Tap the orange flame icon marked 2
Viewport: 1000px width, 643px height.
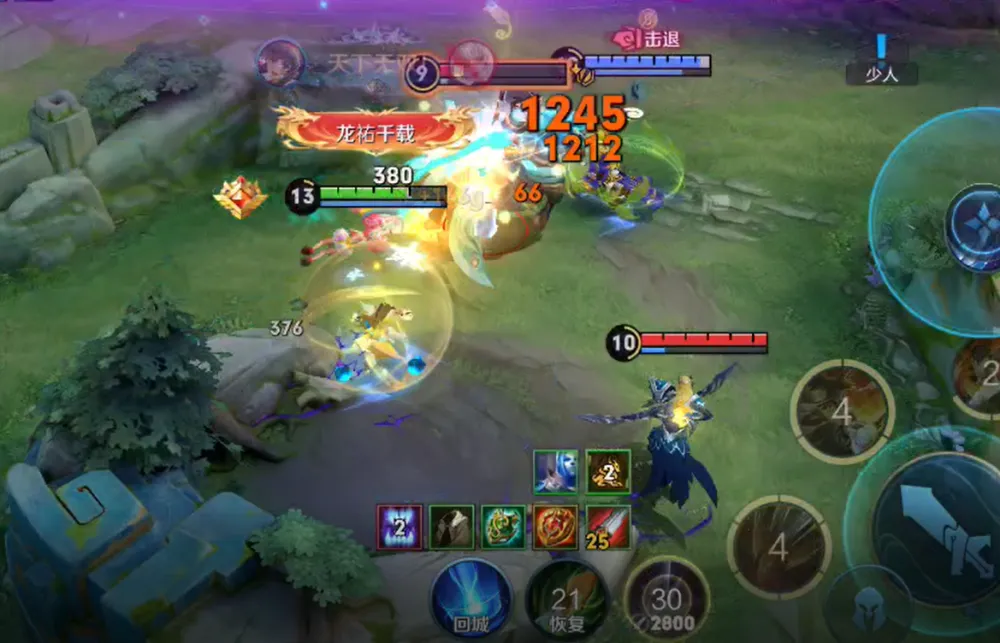(x=608, y=472)
